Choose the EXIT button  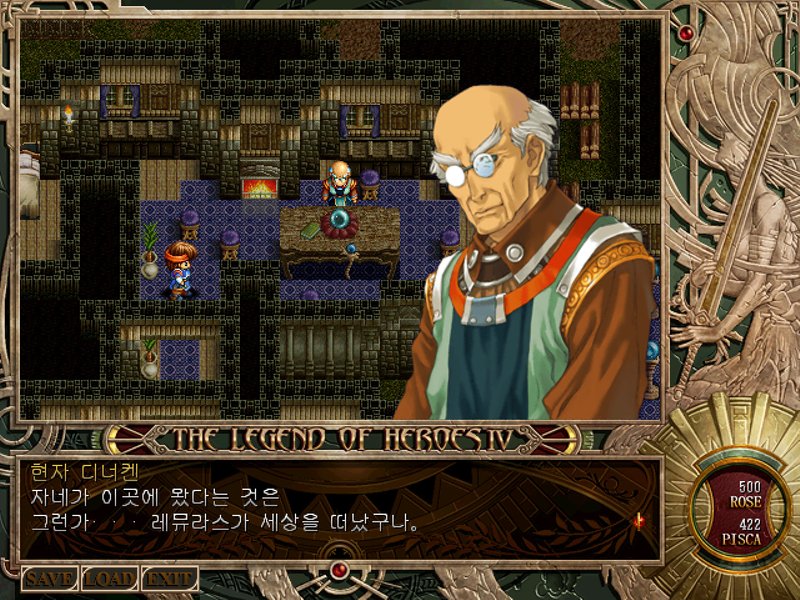pos(169,579)
